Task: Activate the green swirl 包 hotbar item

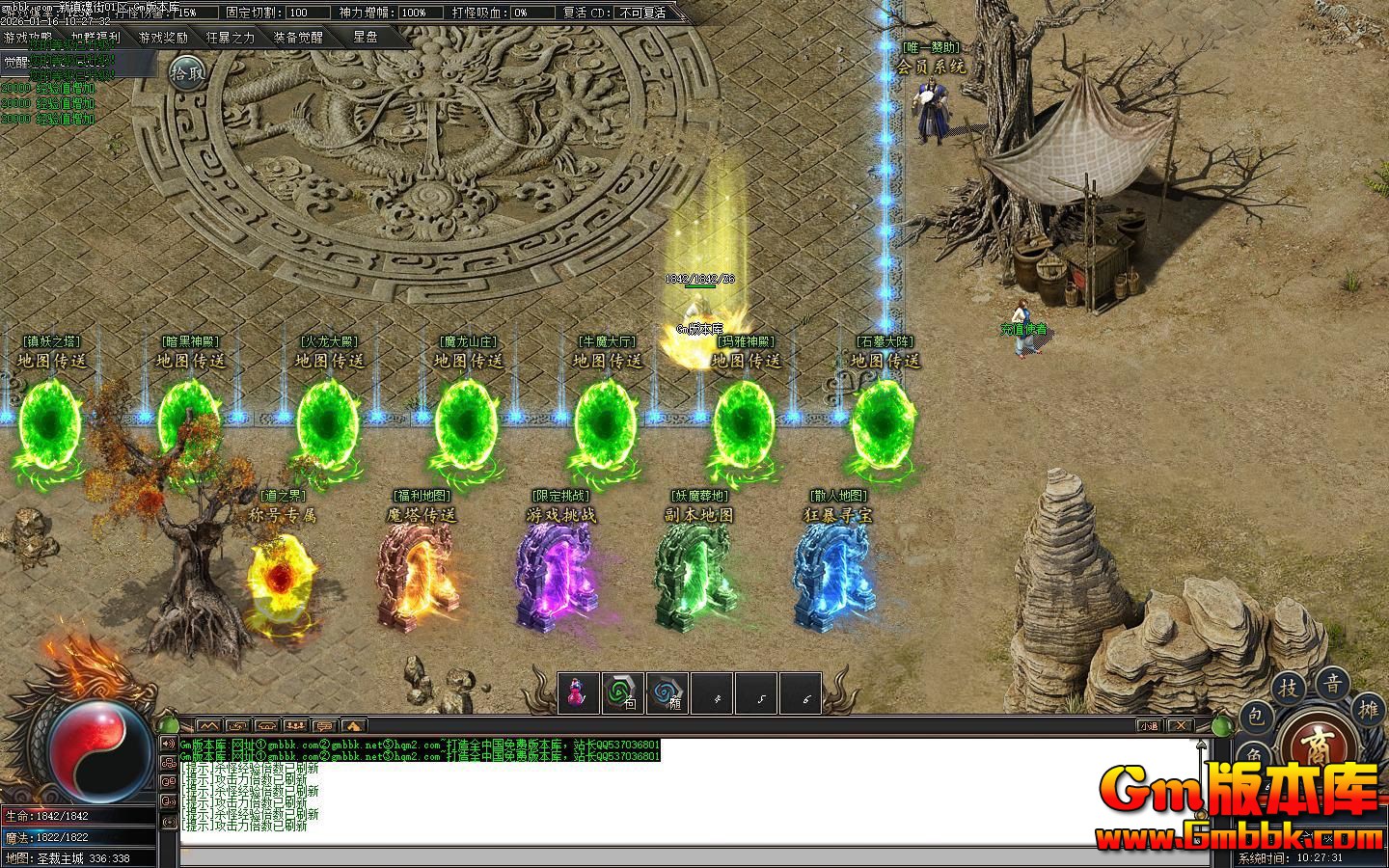Action: coord(623,692)
